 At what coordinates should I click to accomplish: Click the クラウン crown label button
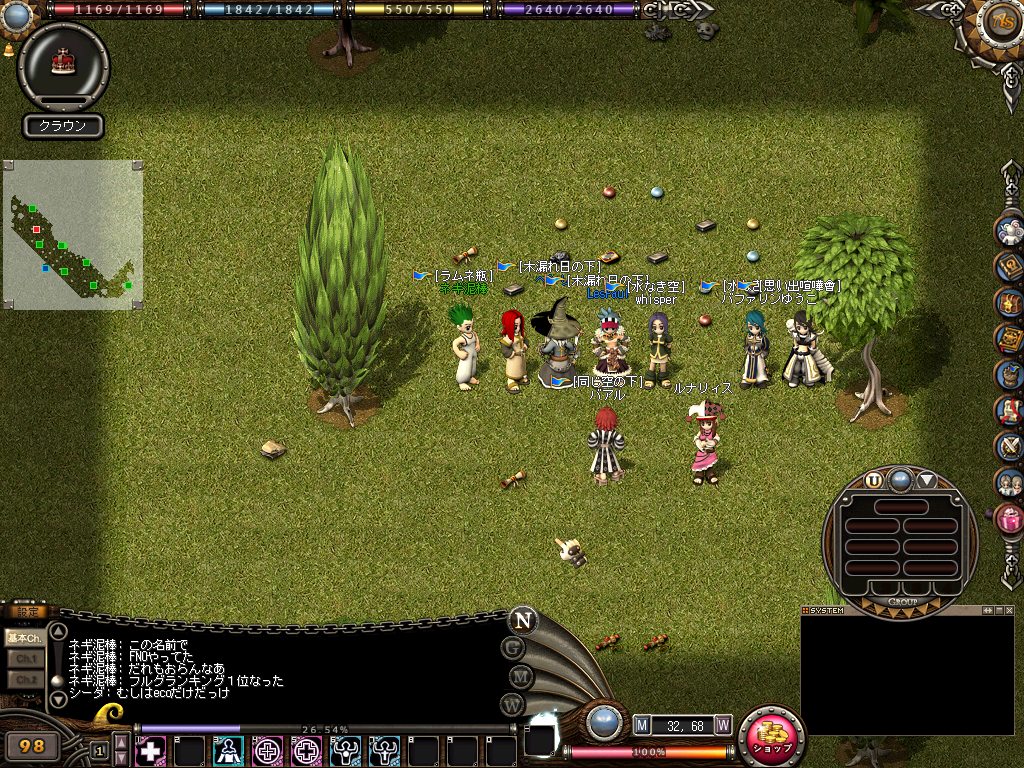[63, 126]
